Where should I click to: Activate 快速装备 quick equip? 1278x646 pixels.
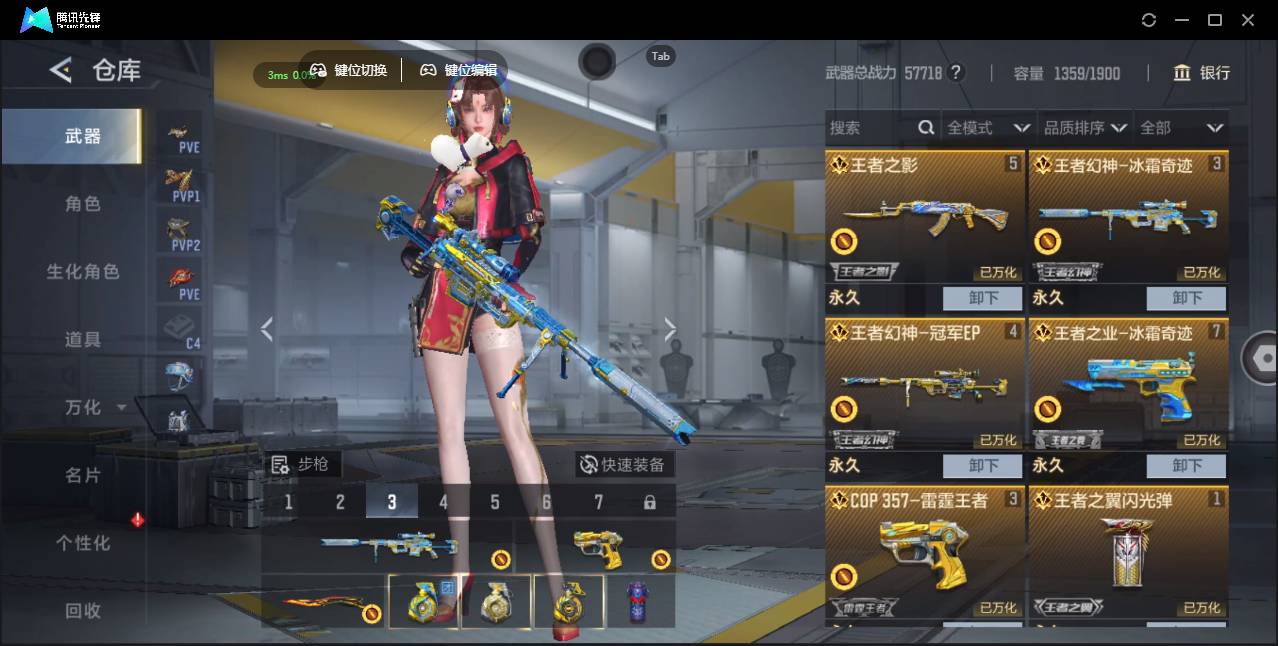coord(622,465)
